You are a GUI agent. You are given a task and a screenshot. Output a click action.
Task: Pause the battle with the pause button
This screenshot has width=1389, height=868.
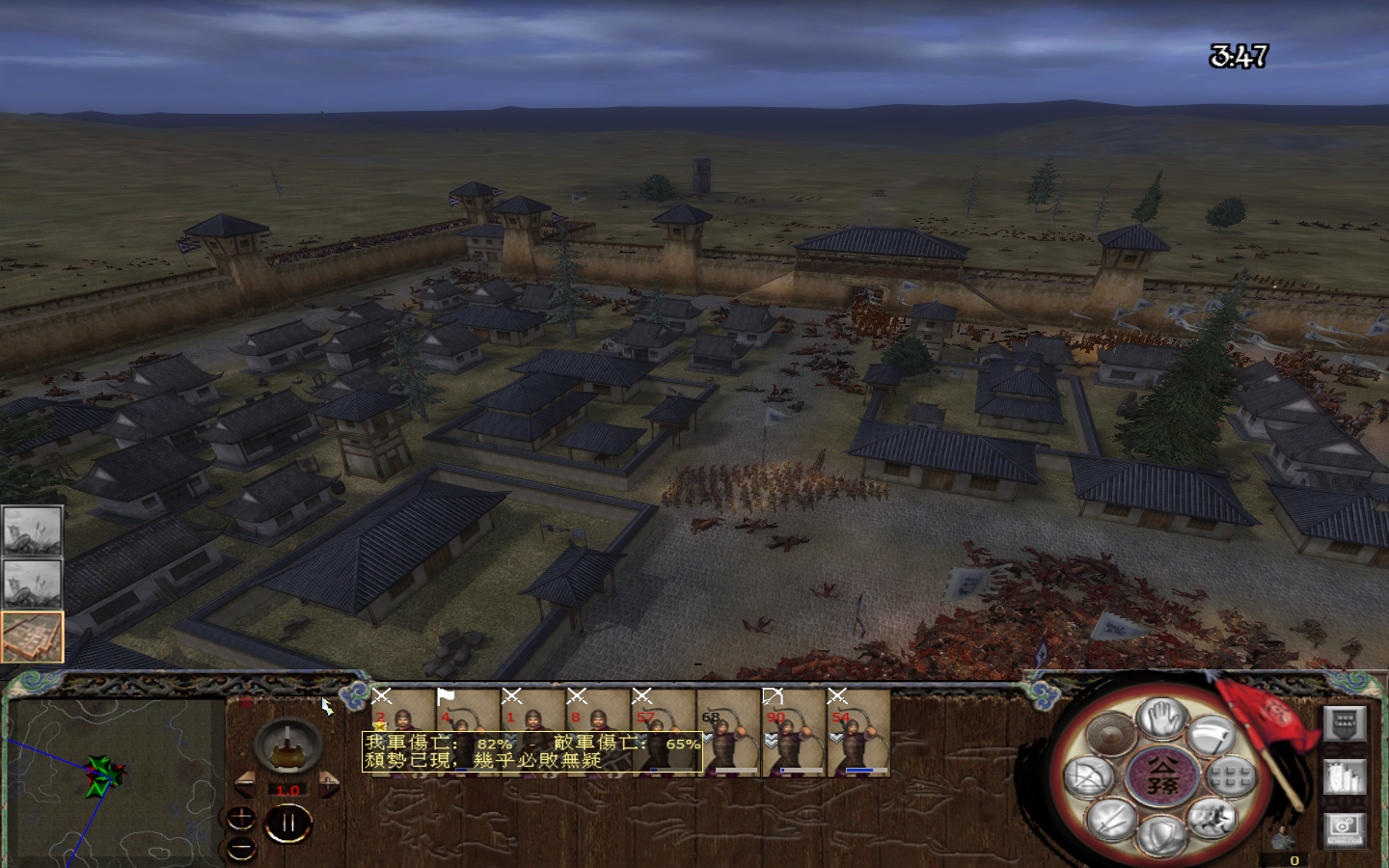[x=288, y=823]
